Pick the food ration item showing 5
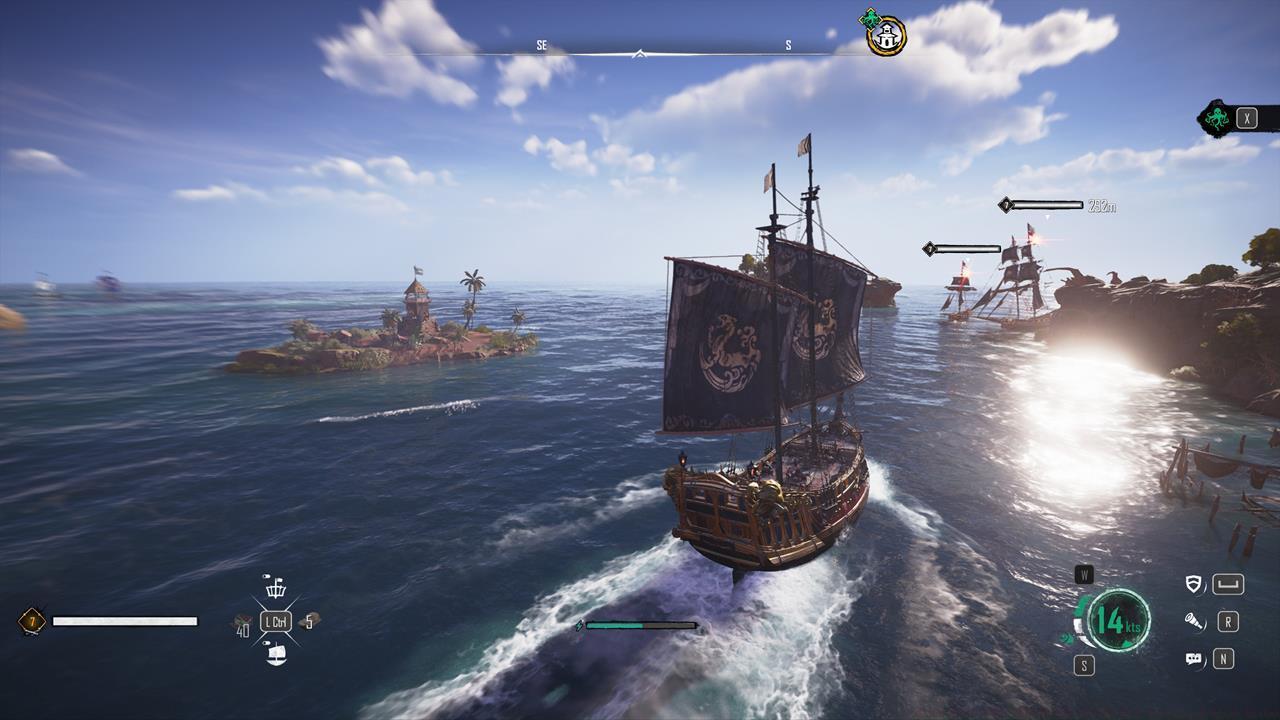Viewport: 1280px width, 720px height. [309, 621]
